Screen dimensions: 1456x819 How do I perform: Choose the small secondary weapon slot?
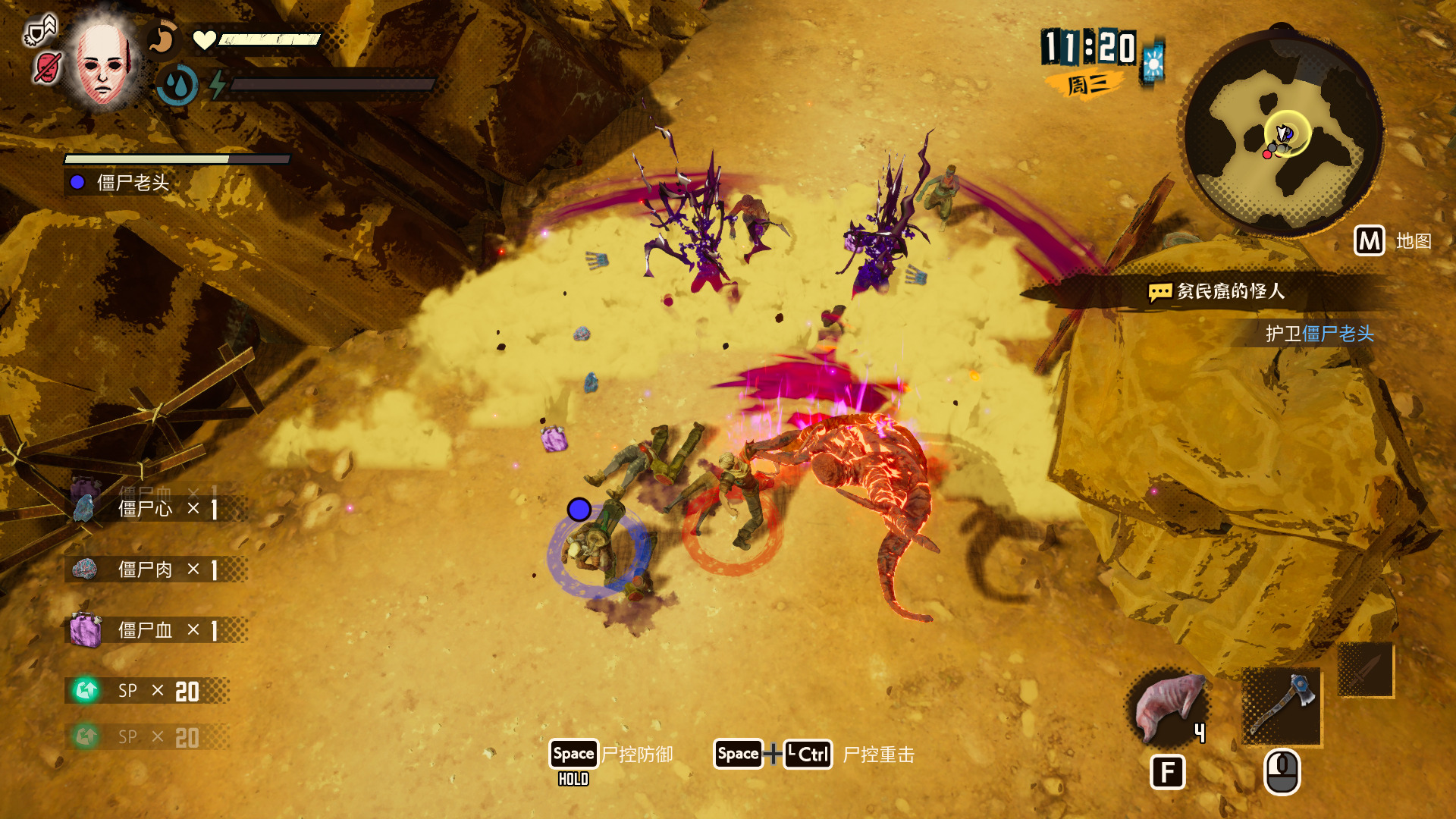coord(1365,670)
